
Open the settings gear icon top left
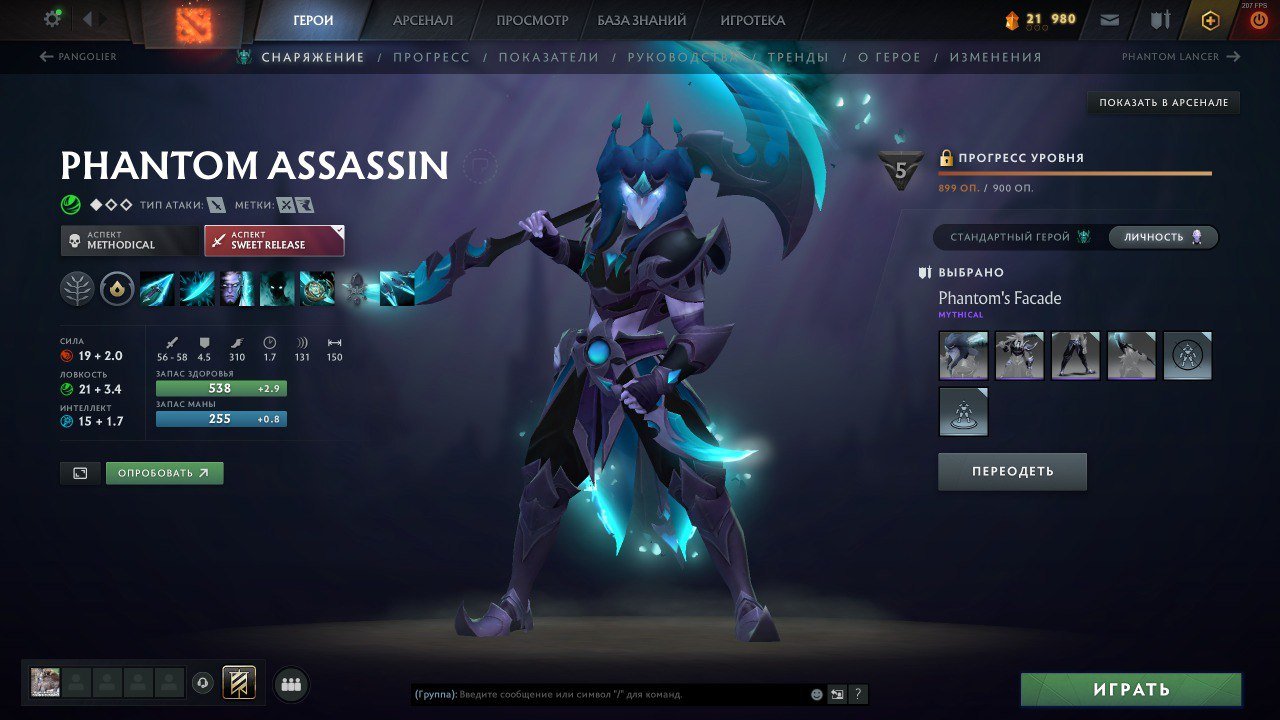tap(52, 17)
